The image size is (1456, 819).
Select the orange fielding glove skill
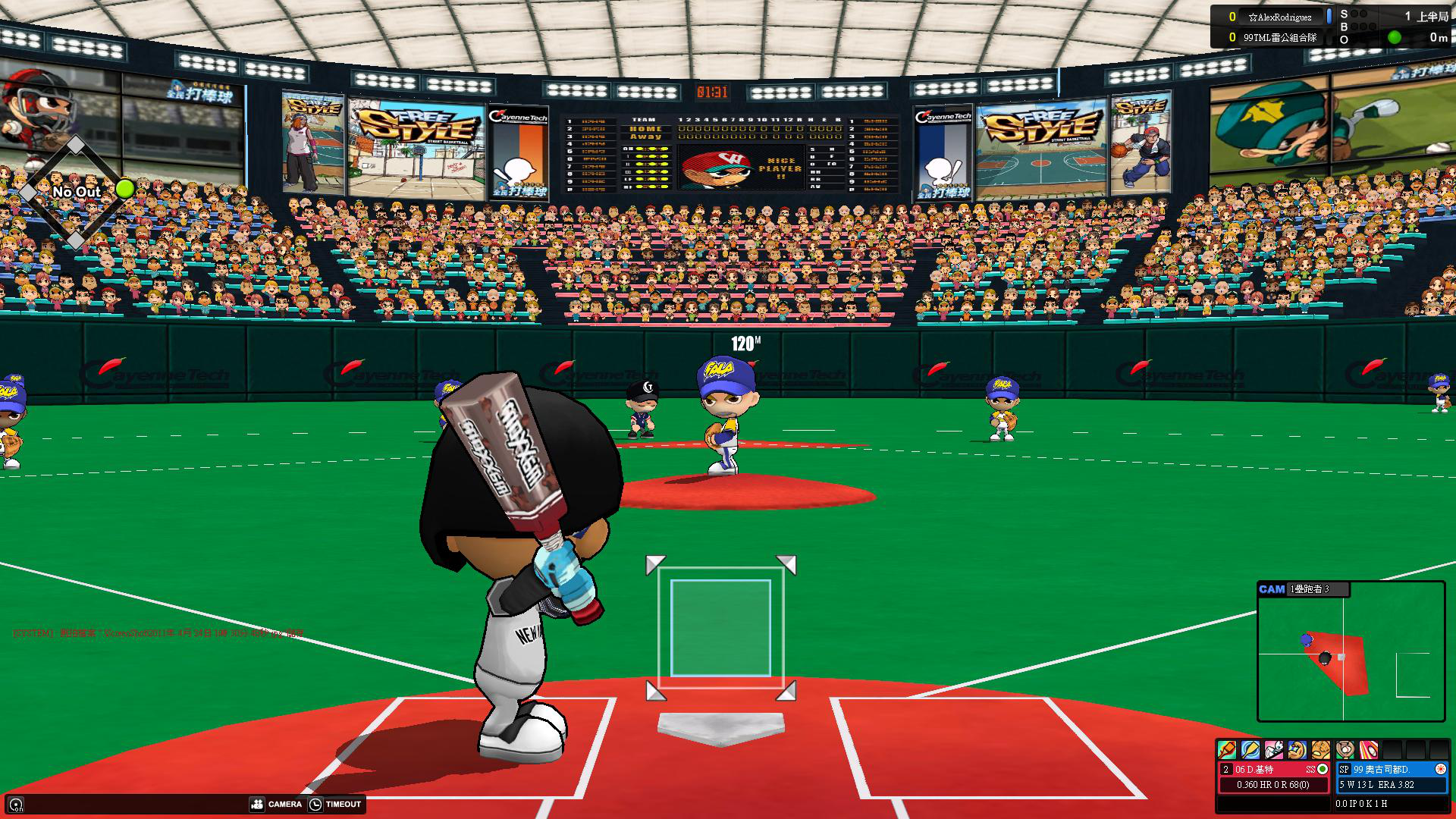point(1321,750)
